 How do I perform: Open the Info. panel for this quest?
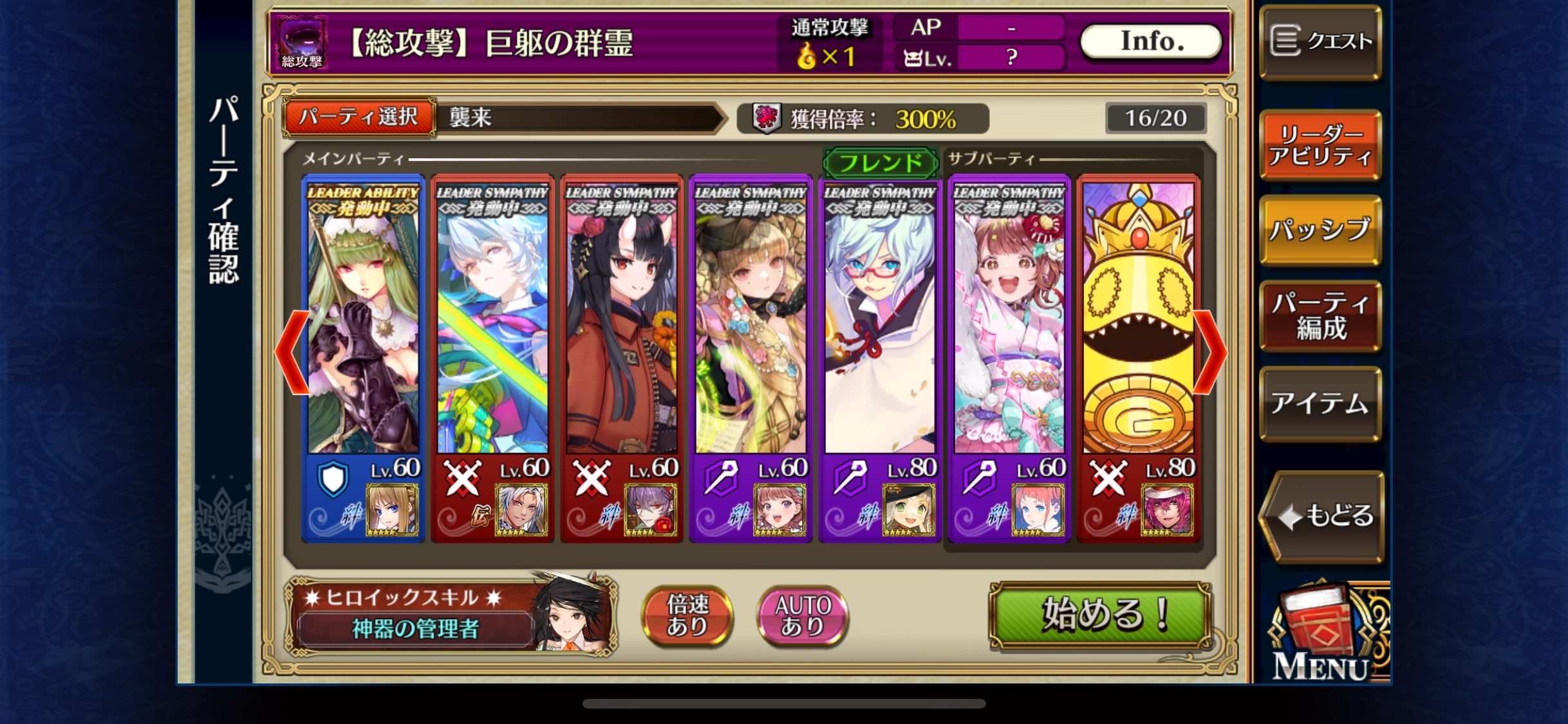tap(1151, 42)
